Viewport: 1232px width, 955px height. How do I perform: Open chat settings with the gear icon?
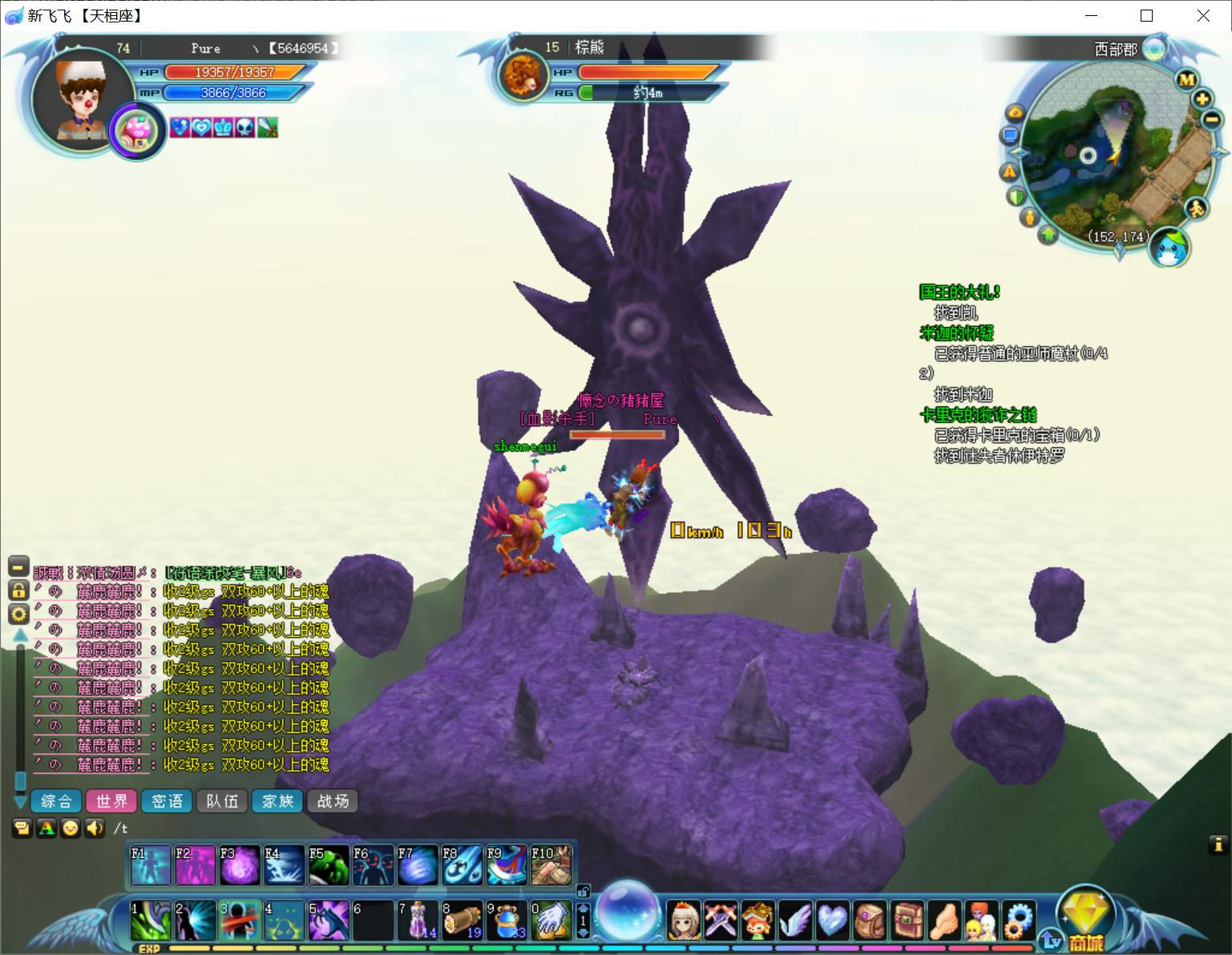(x=18, y=615)
